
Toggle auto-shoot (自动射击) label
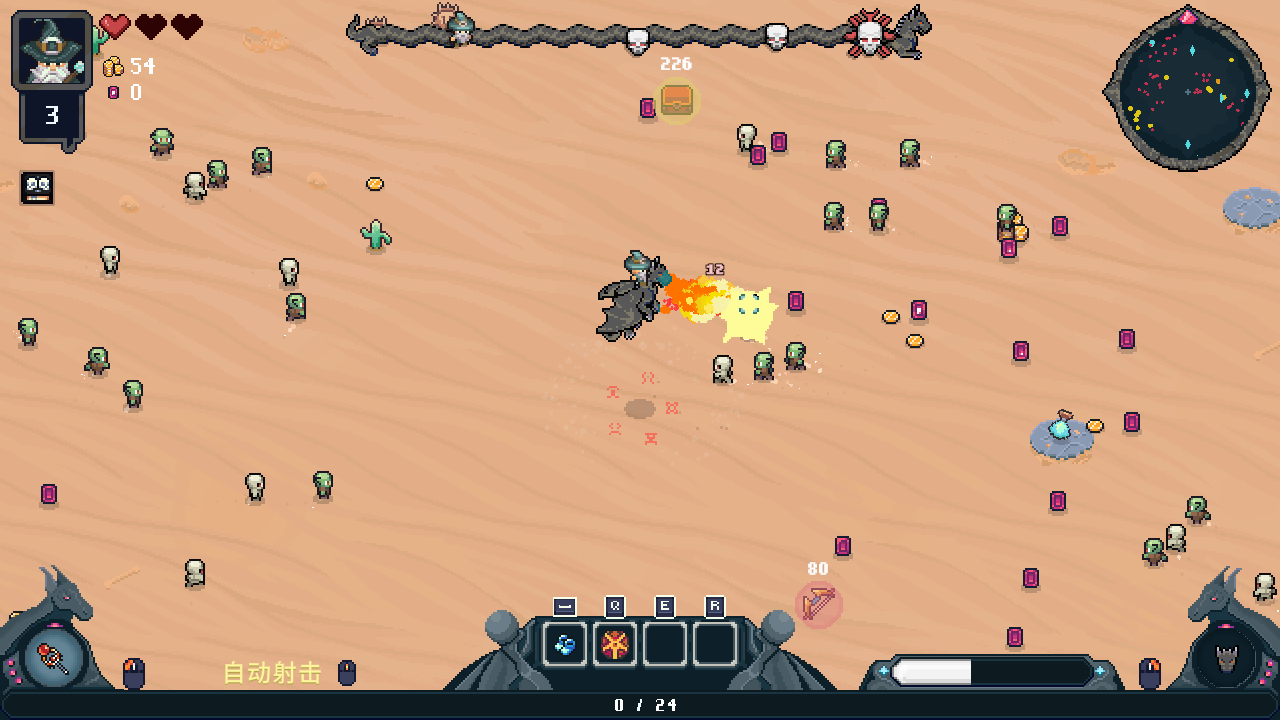coord(272,673)
